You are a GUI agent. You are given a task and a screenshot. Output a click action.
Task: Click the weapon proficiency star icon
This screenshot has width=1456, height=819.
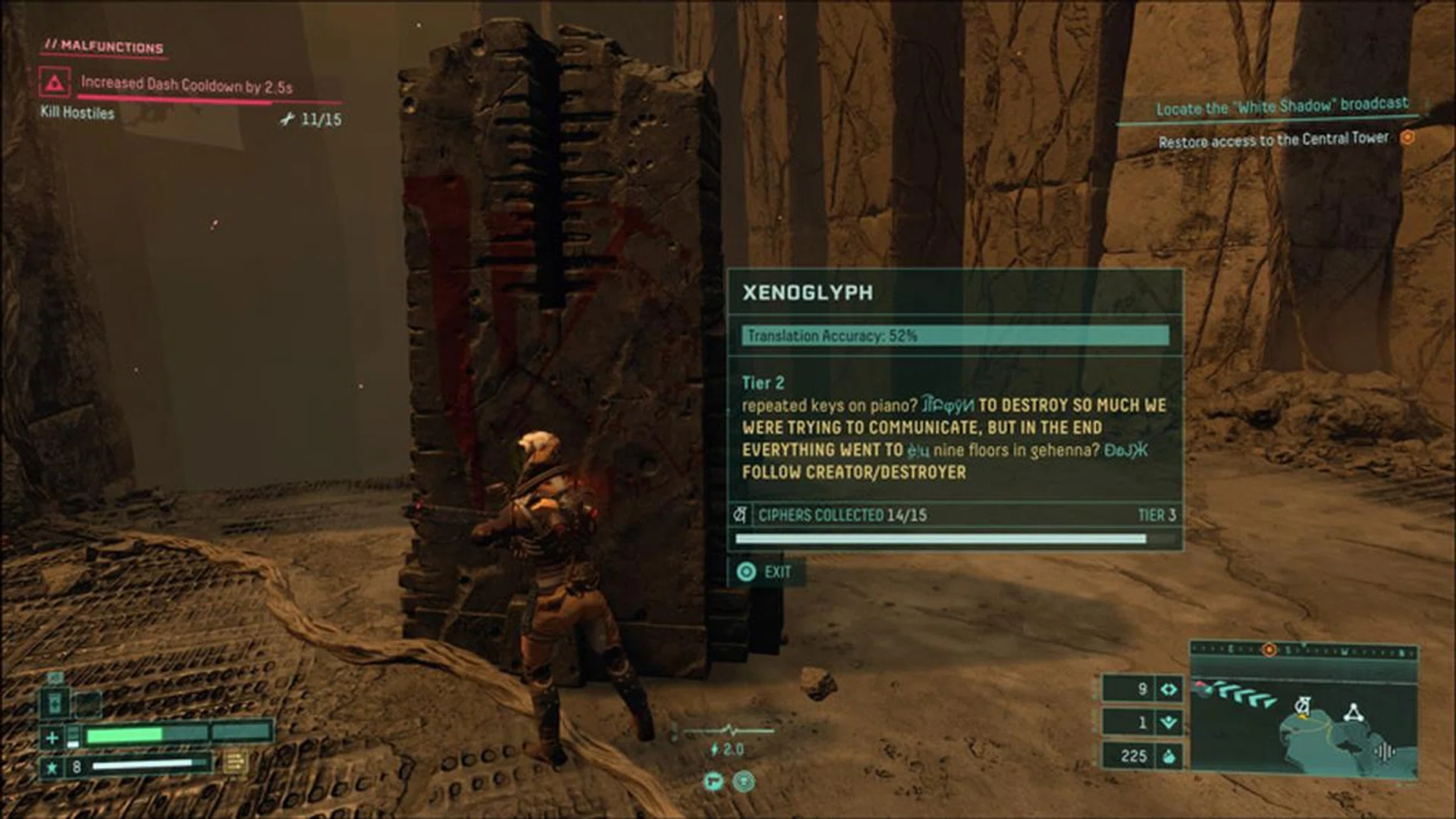click(x=52, y=767)
